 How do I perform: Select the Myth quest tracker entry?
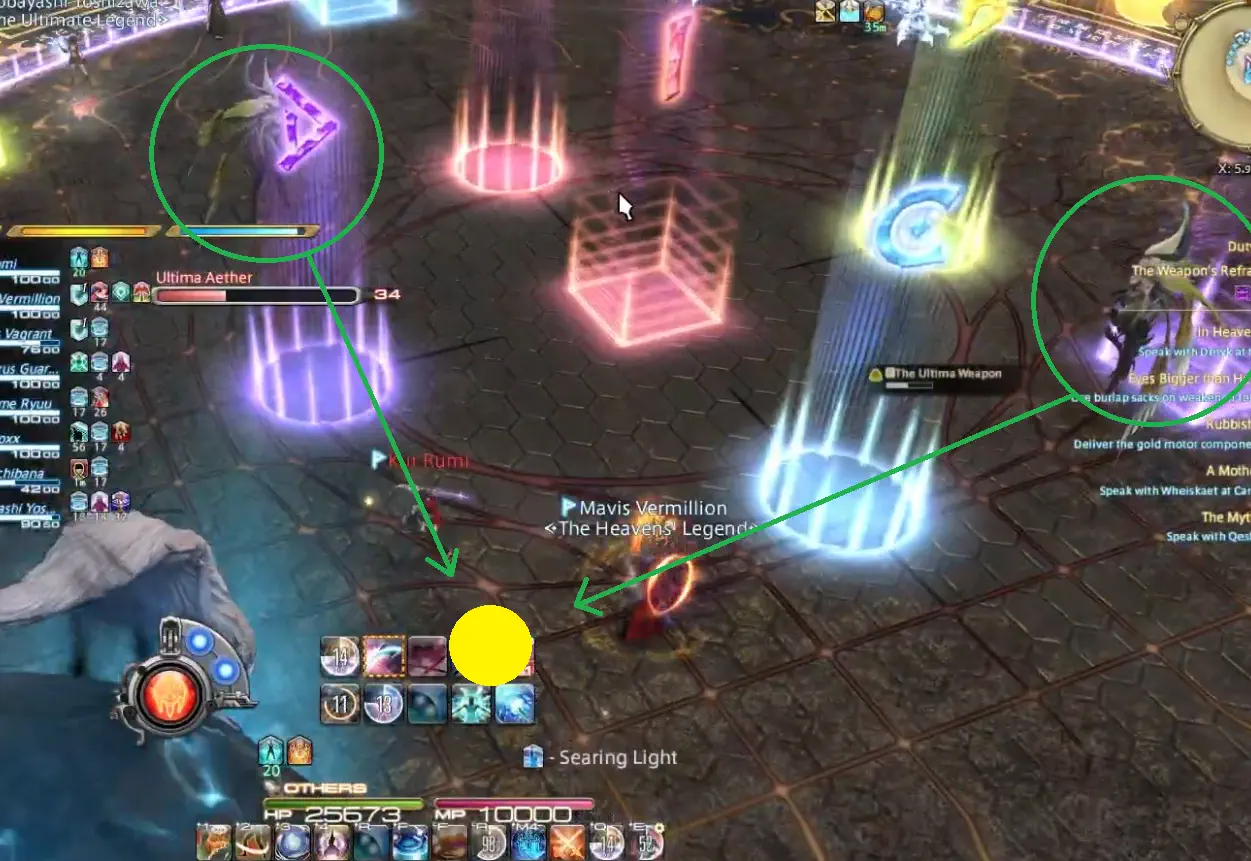(1225, 517)
